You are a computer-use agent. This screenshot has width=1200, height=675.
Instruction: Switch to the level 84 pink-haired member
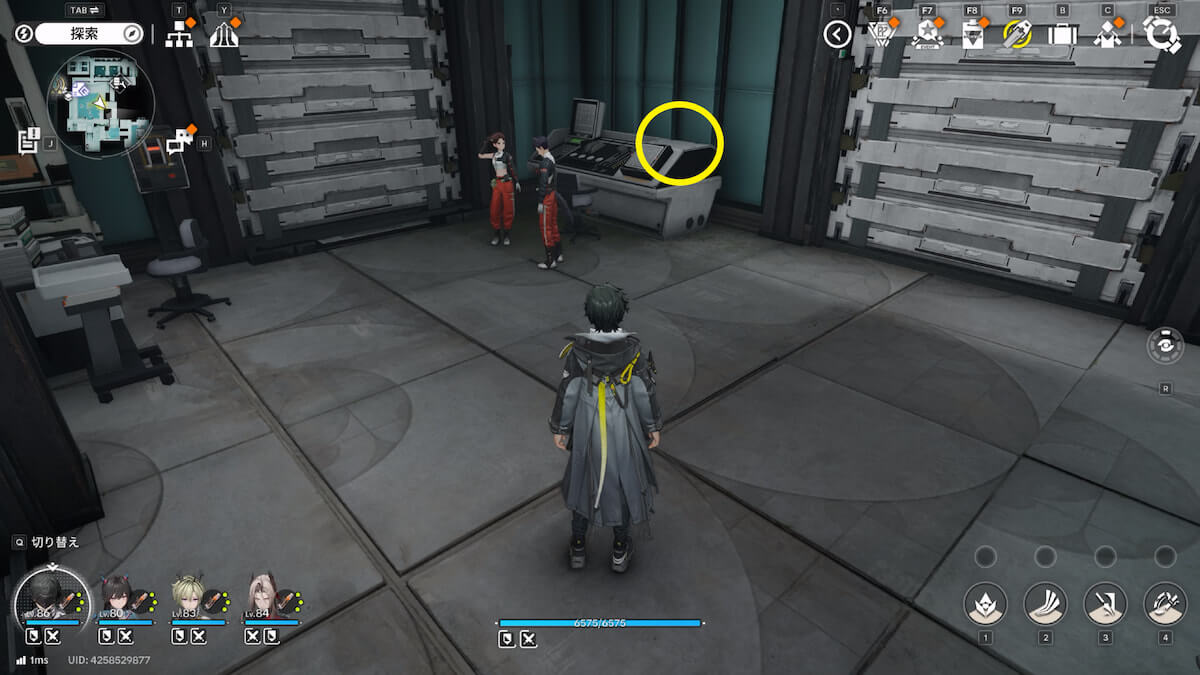pos(262,600)
